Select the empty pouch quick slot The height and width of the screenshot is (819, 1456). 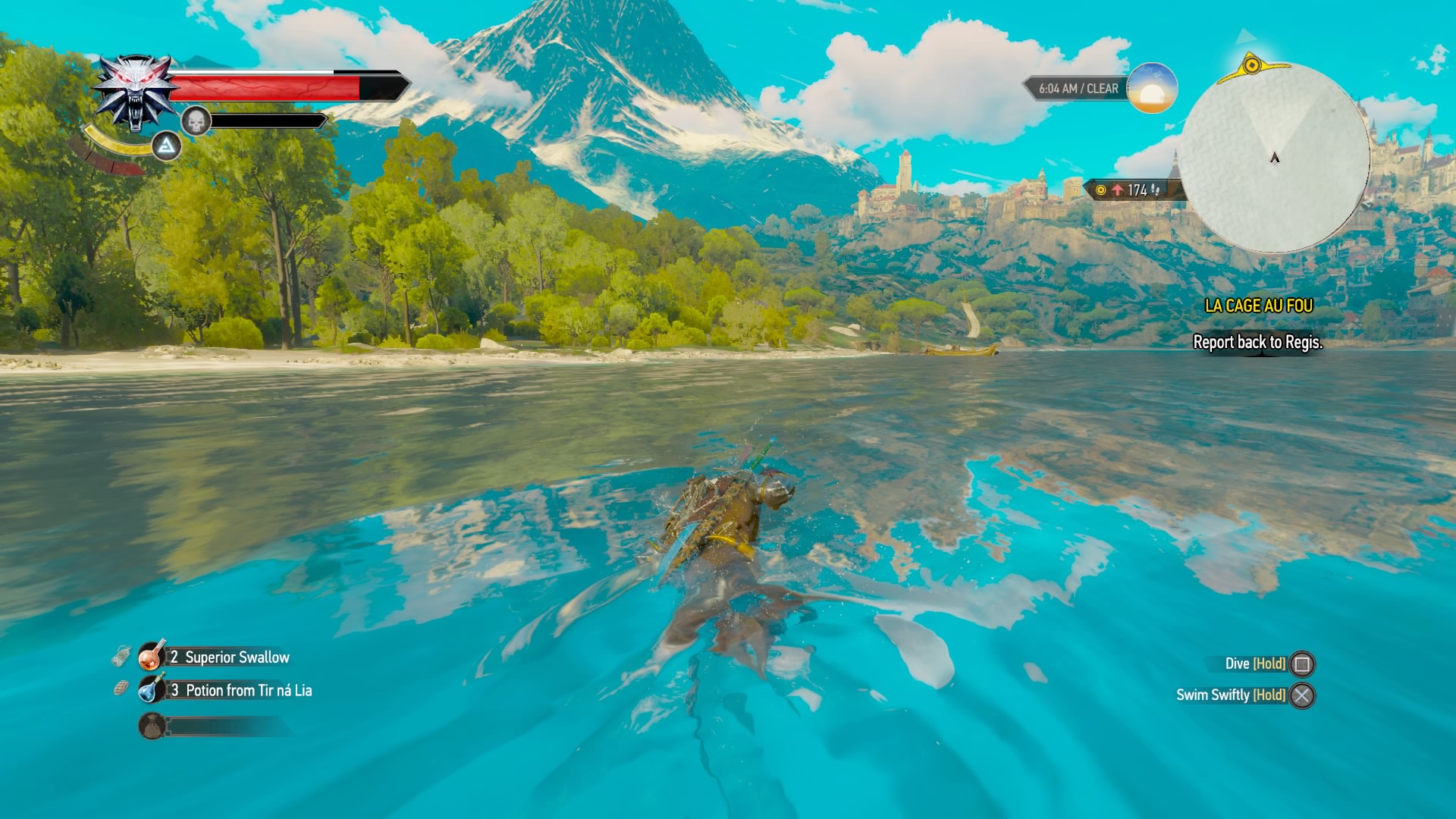coord(152,726)
